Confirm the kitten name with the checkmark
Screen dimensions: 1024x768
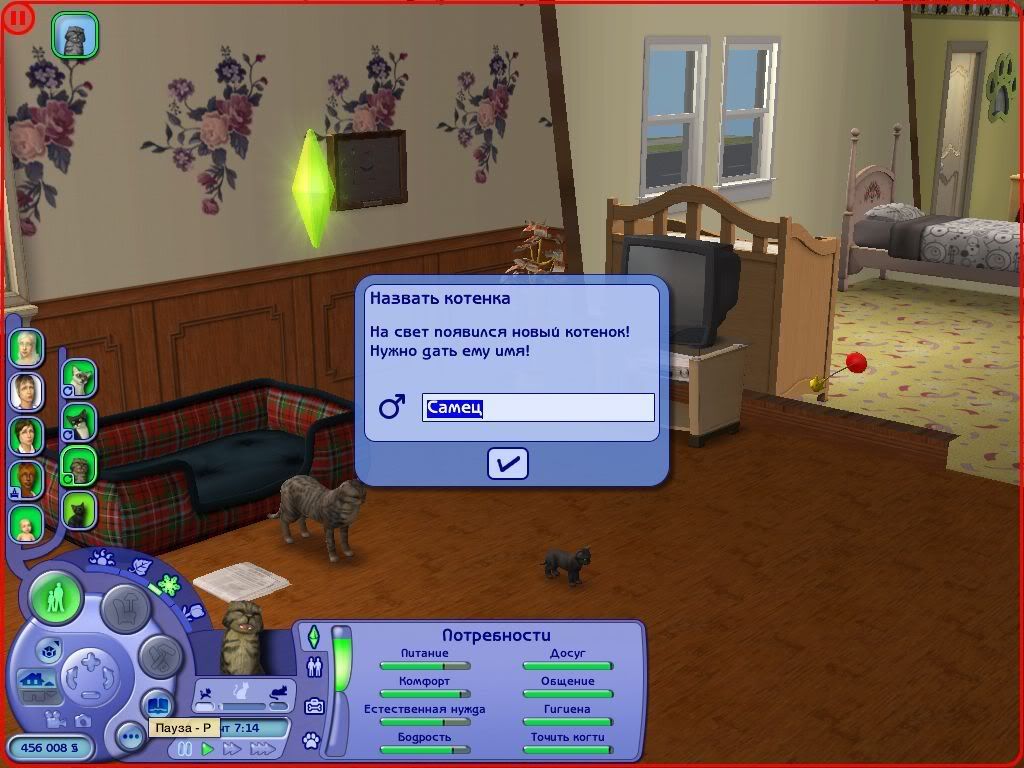click(x=508, y=463)
